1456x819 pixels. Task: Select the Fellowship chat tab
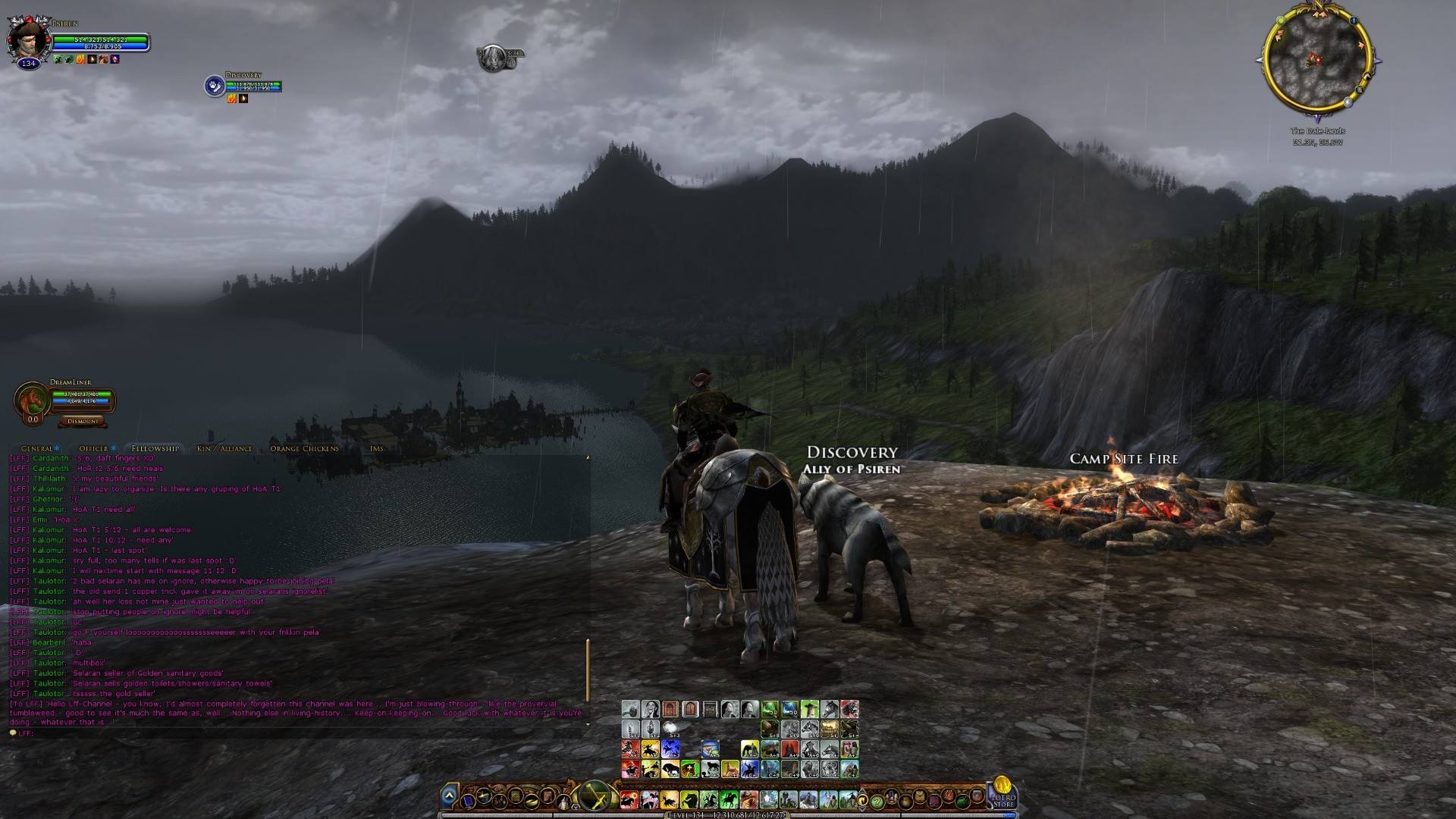[155, 448]
